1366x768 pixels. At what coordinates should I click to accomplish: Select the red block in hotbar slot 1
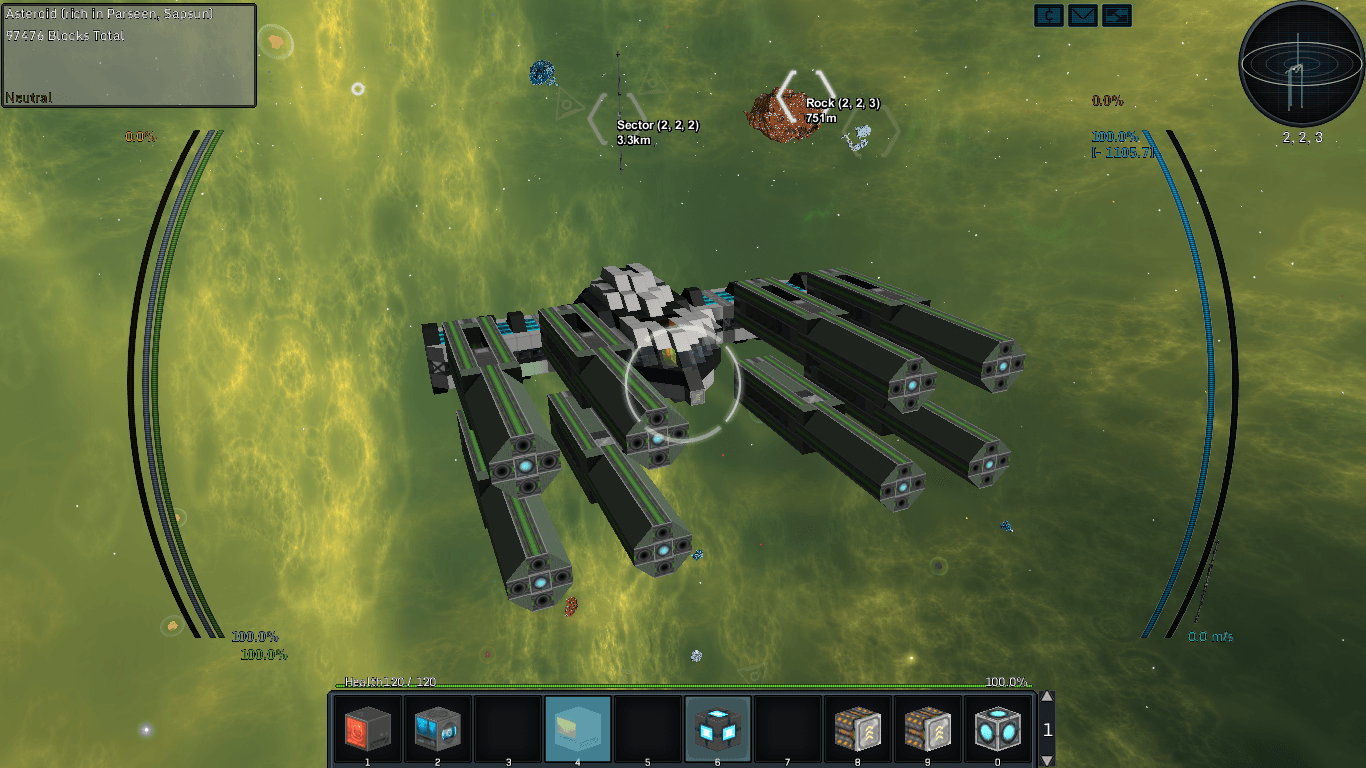[367, 729]
